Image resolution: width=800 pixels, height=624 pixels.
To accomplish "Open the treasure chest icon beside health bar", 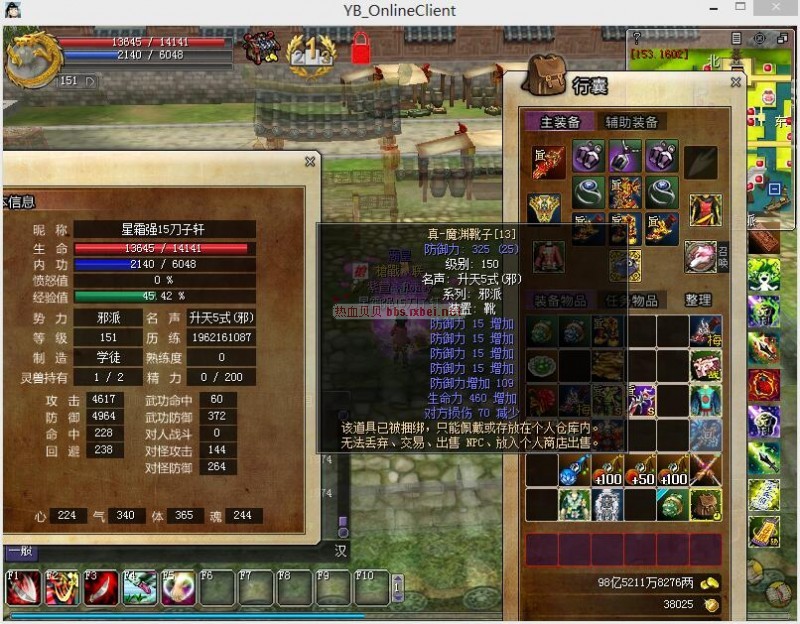I will (x=262, y=48).
